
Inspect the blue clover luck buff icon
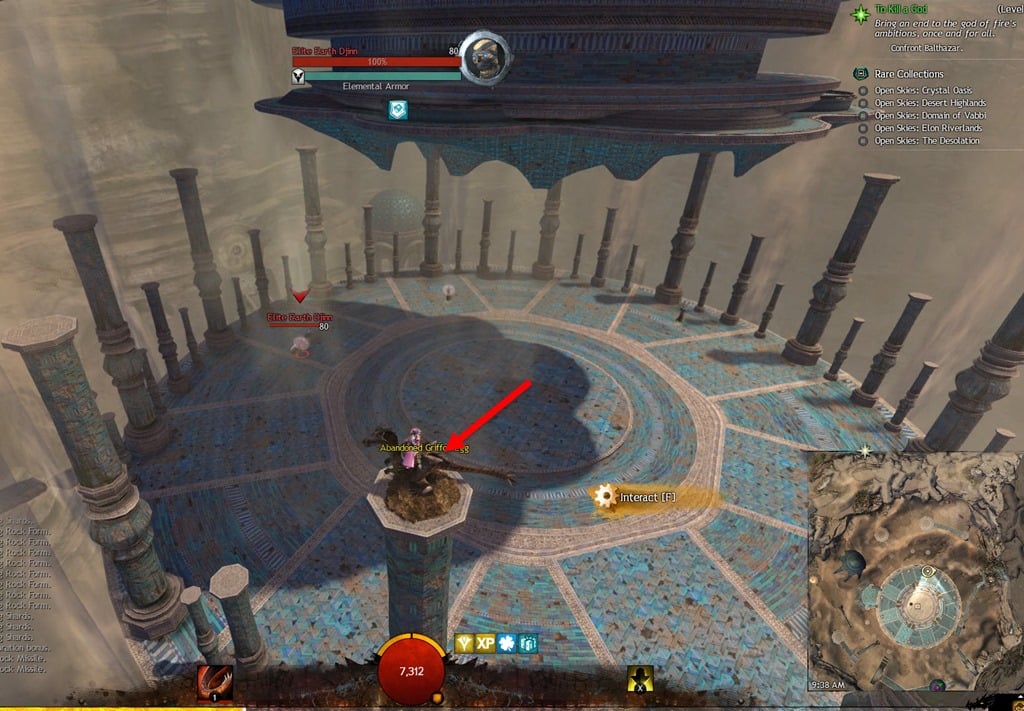(x=507, y=643)
